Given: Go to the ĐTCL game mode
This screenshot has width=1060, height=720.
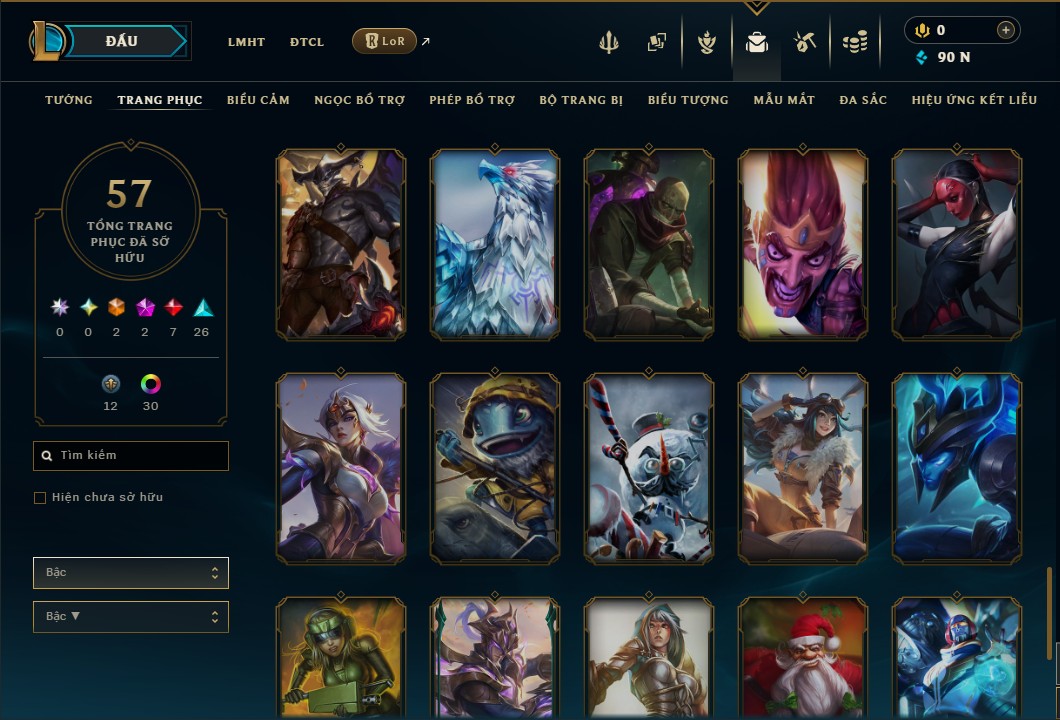Looking at the screenshot, I should 307,42.
